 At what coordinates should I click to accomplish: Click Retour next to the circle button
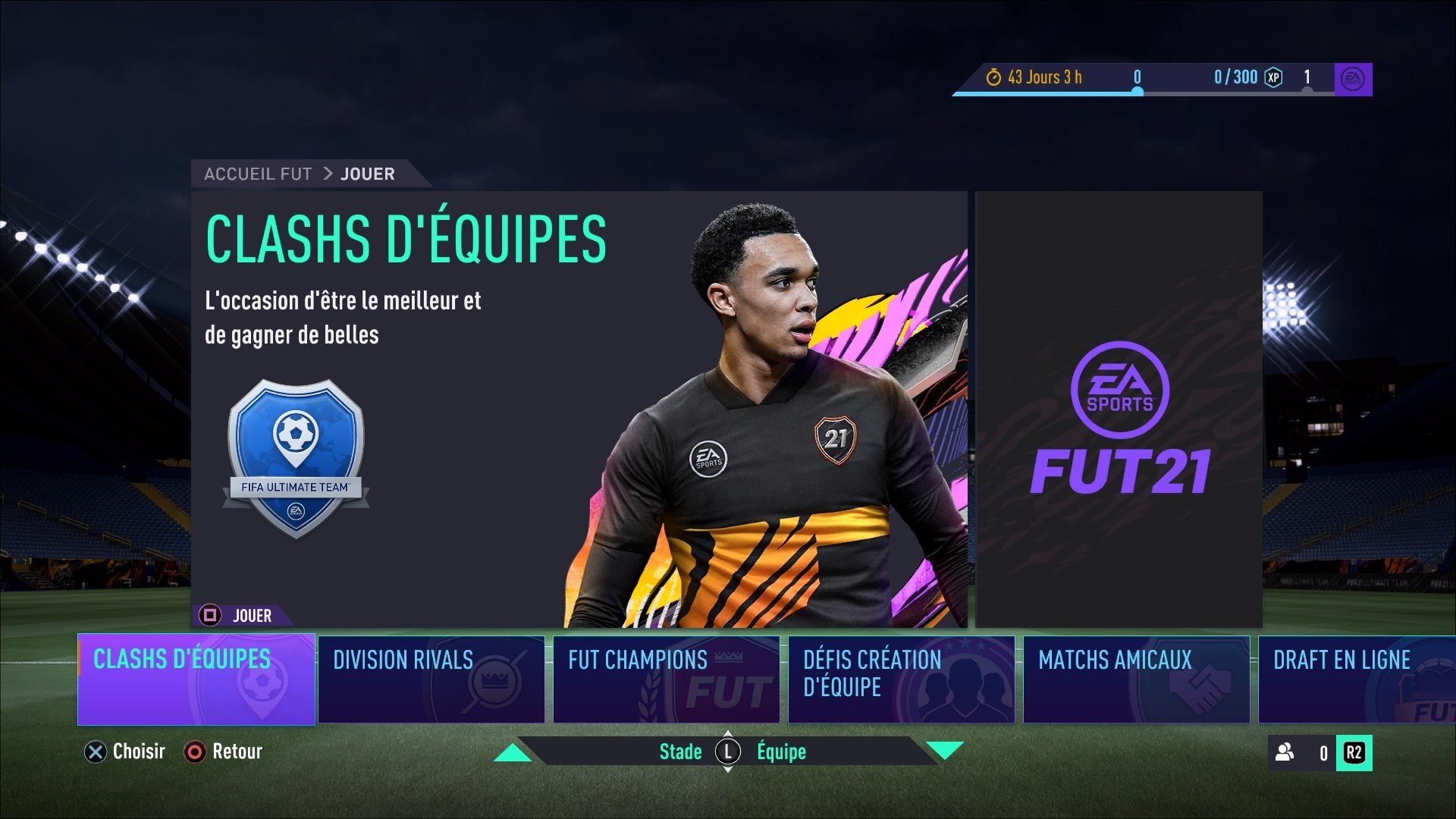click(x=236, y=752)
